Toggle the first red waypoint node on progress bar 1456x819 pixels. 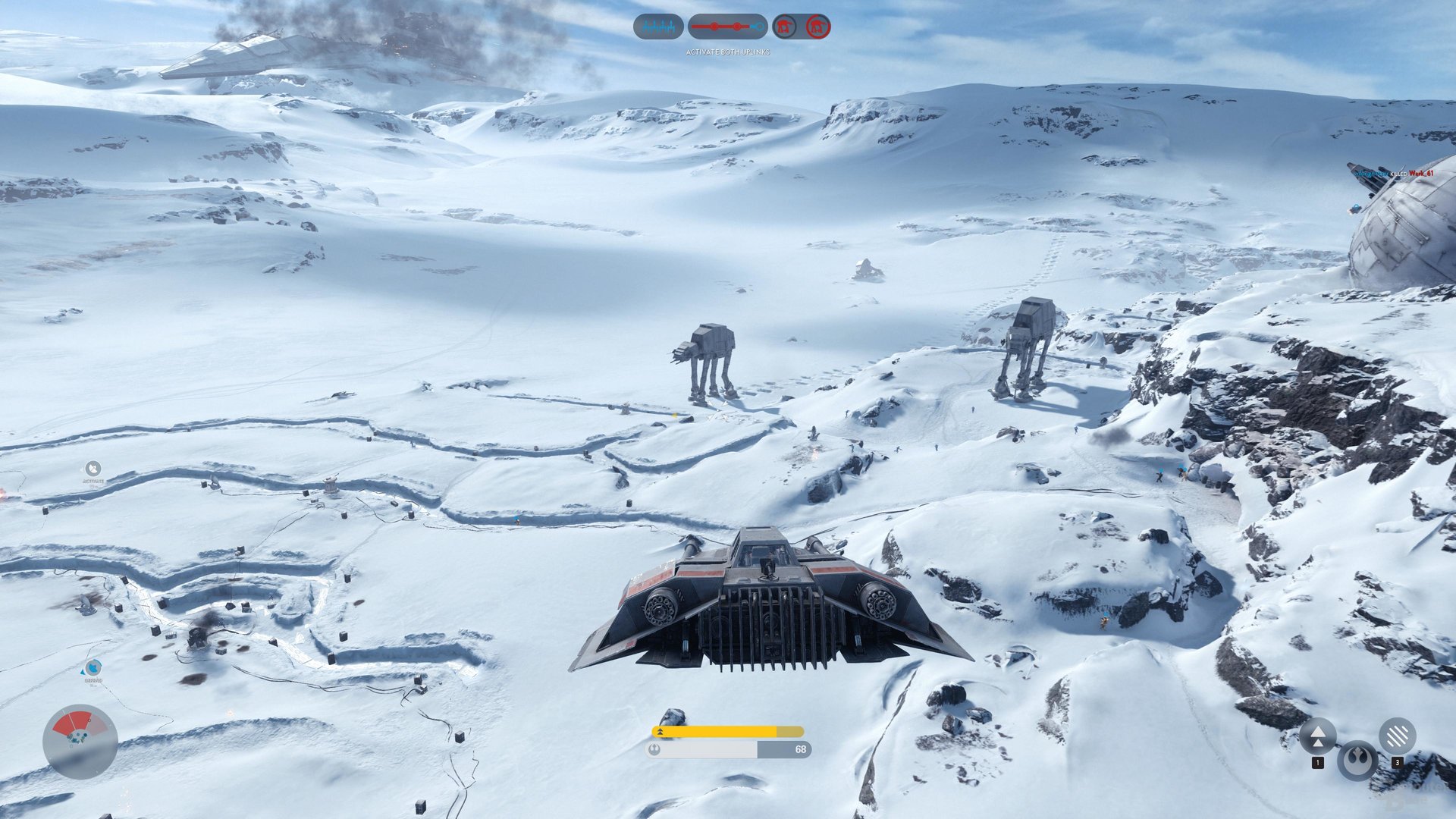(x=714, y=27)
